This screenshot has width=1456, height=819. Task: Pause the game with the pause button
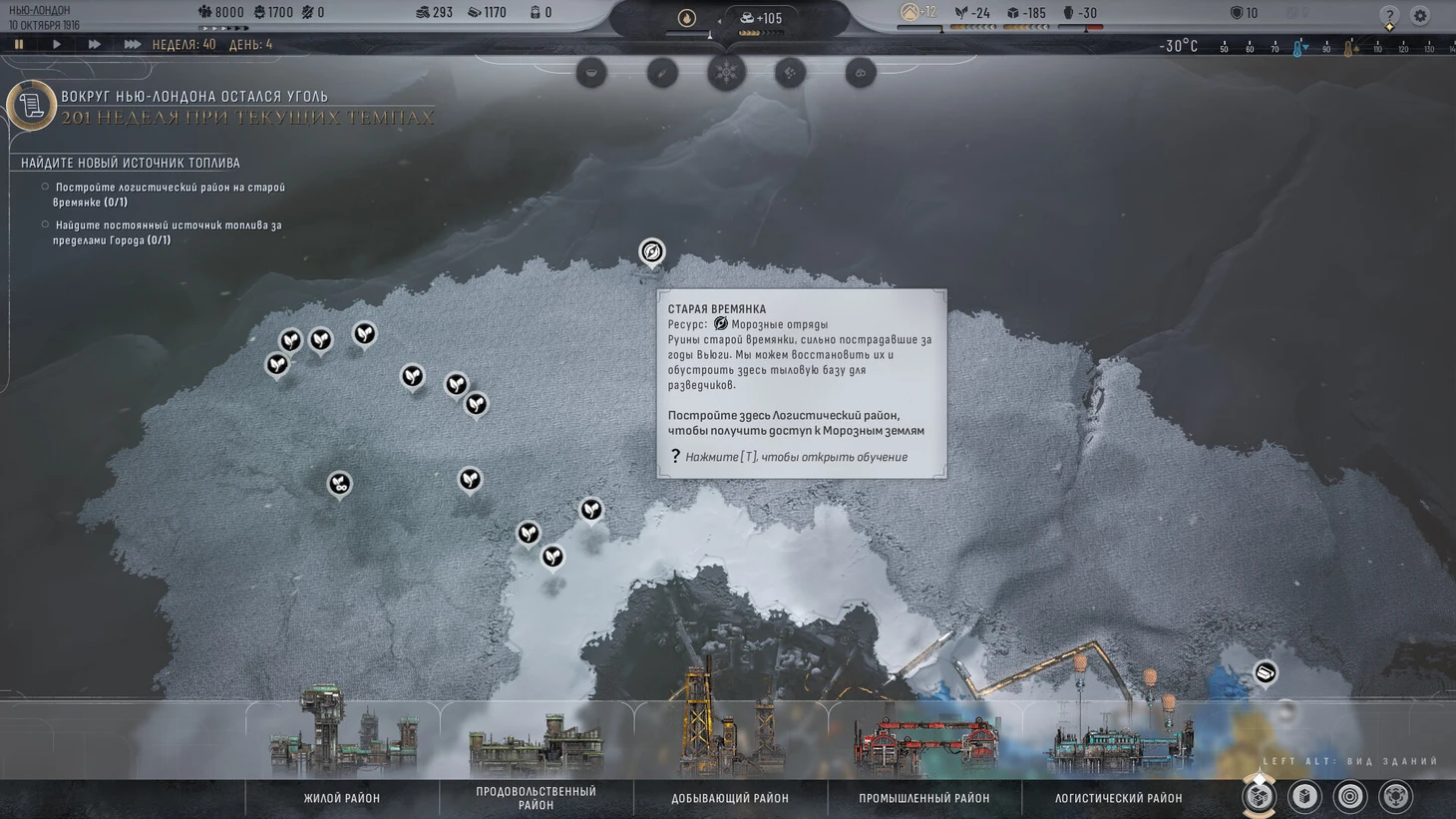(19, 44)
